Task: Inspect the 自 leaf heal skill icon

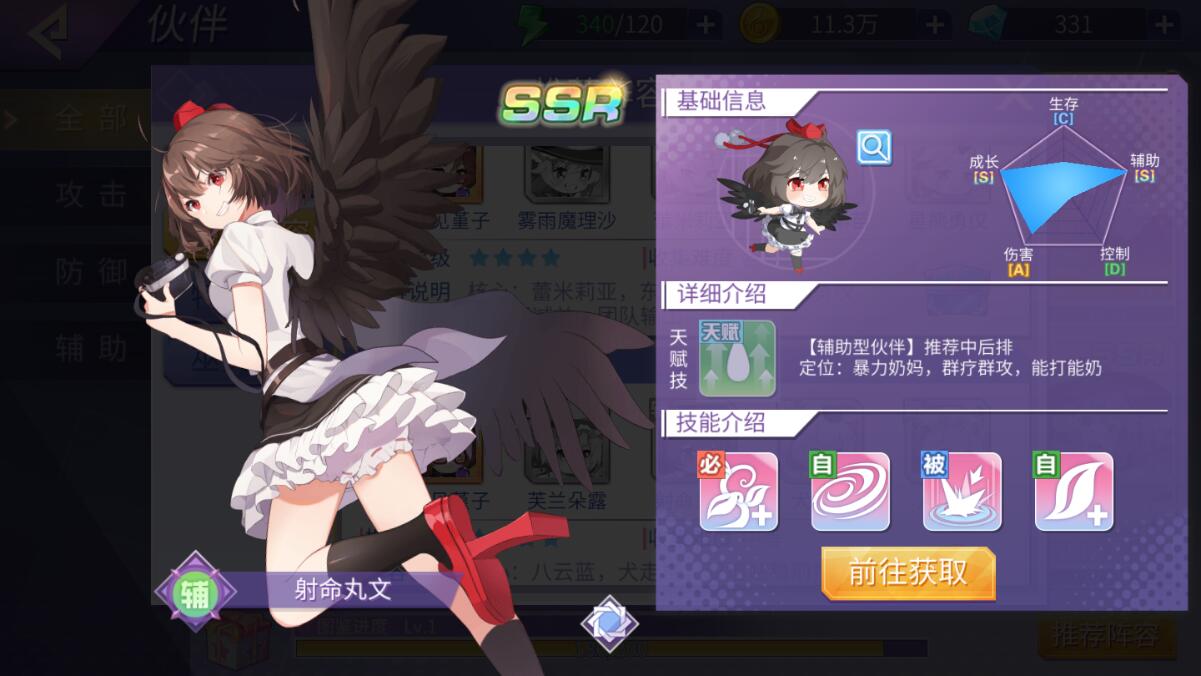Action: pos(1074,491)
